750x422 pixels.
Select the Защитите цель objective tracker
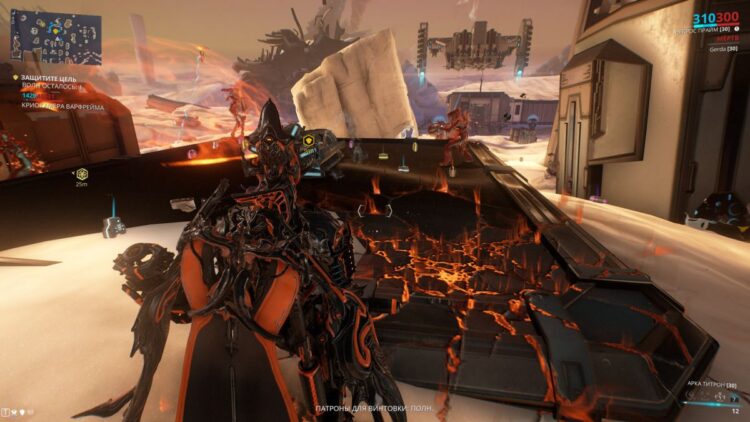[42, 77]
